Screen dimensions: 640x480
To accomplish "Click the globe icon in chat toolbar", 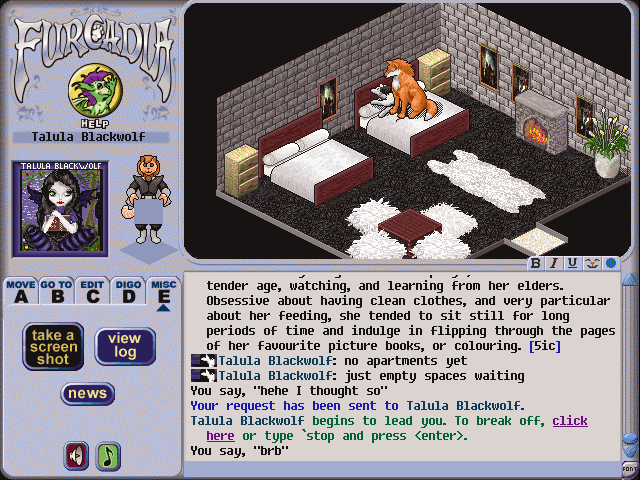I will [x=609, y=263].
